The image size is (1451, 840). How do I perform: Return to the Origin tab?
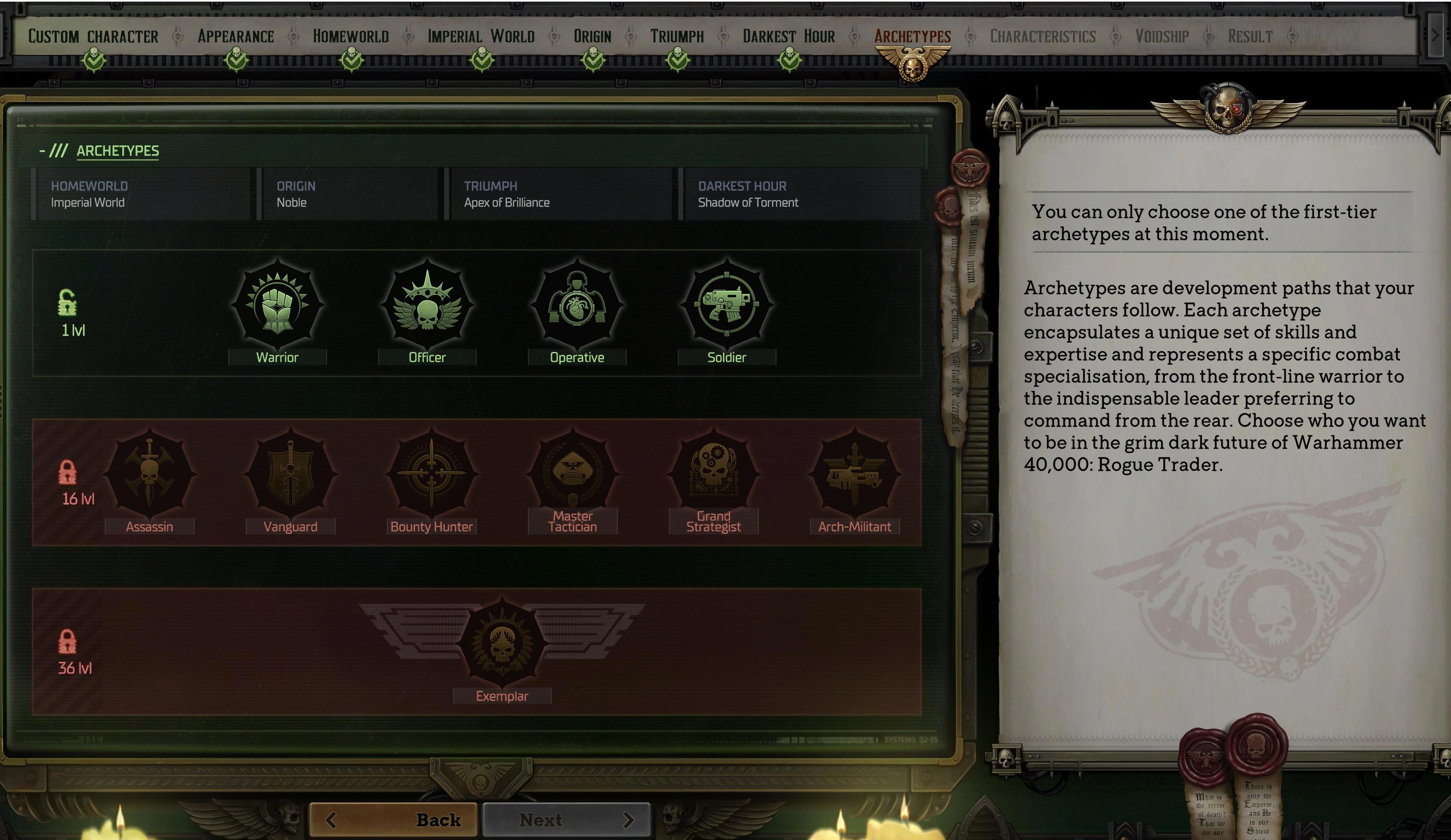coord(592,36)
